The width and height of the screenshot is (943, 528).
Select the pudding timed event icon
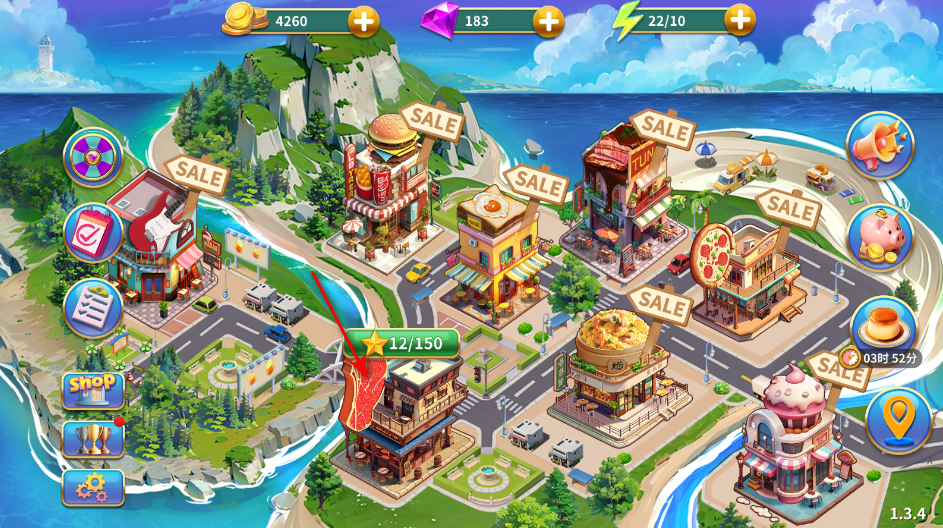coord(882,326)
